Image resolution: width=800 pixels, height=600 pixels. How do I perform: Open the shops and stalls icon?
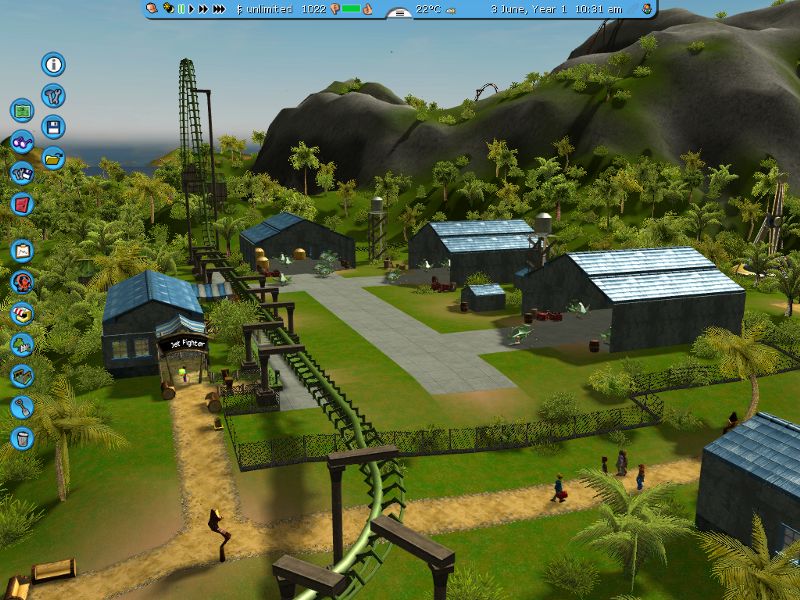[22, 313]
